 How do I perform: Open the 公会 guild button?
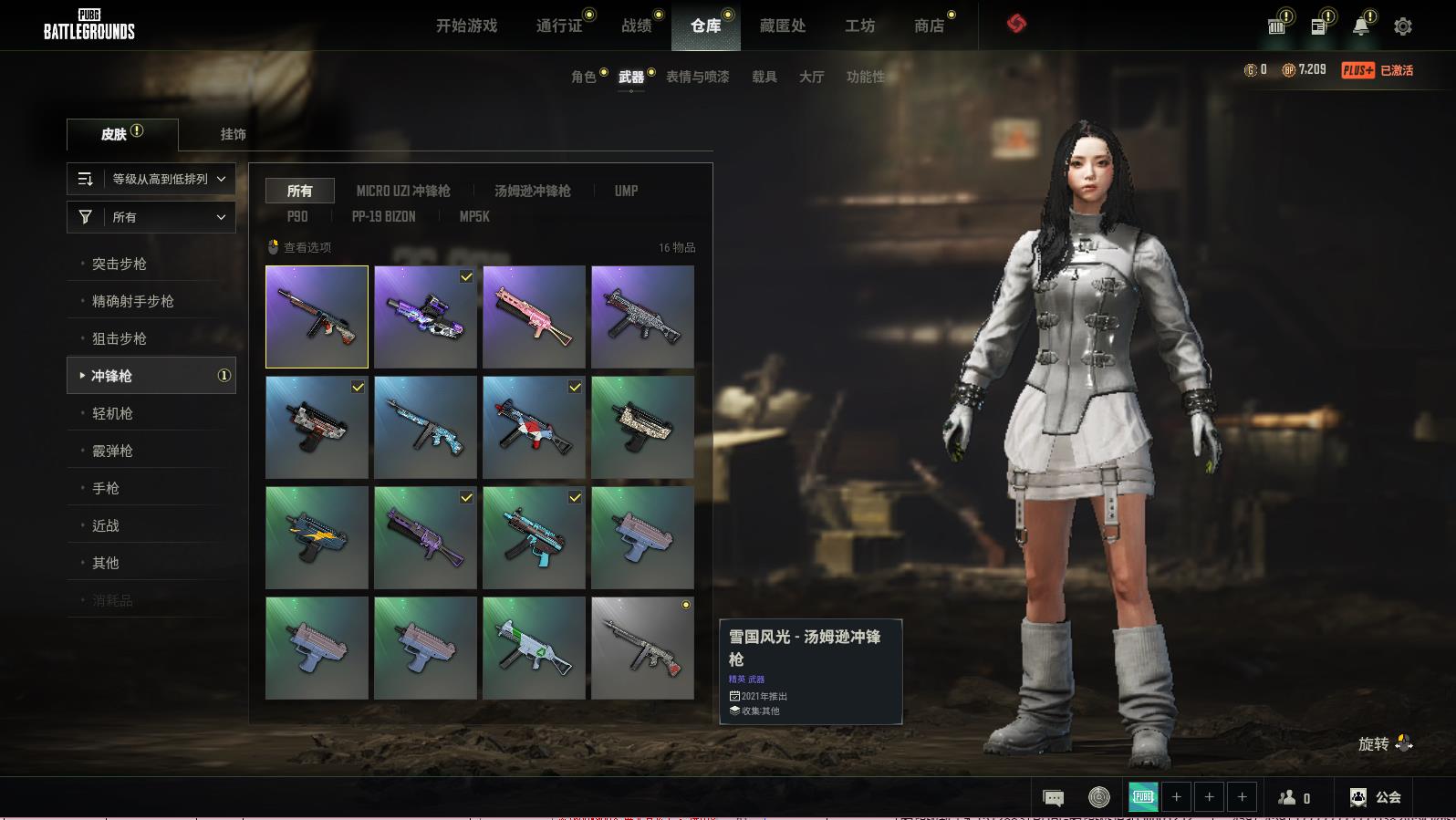click(x=1376, y=797)
